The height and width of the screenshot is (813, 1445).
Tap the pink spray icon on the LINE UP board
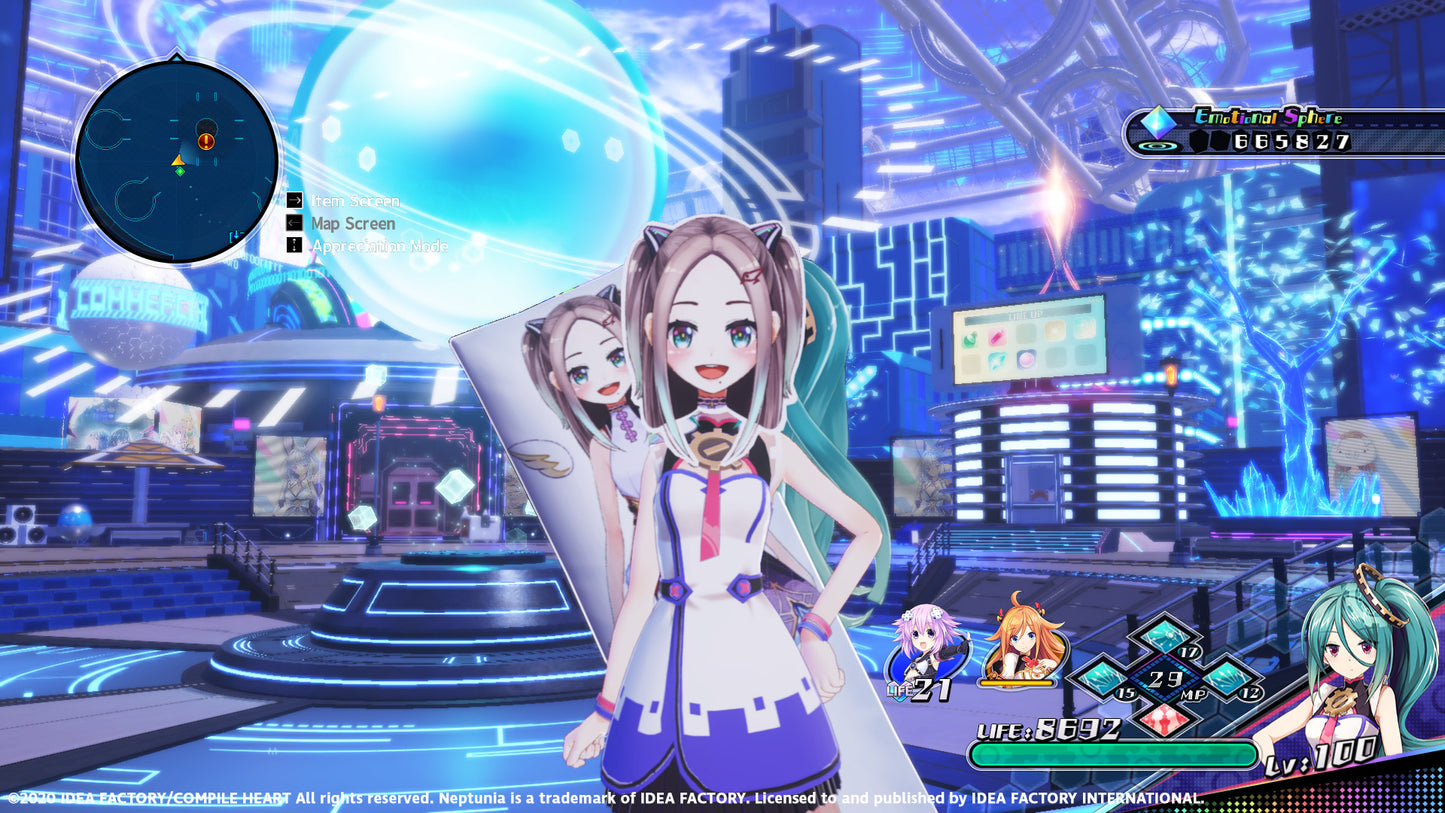[x=998, y=335]
